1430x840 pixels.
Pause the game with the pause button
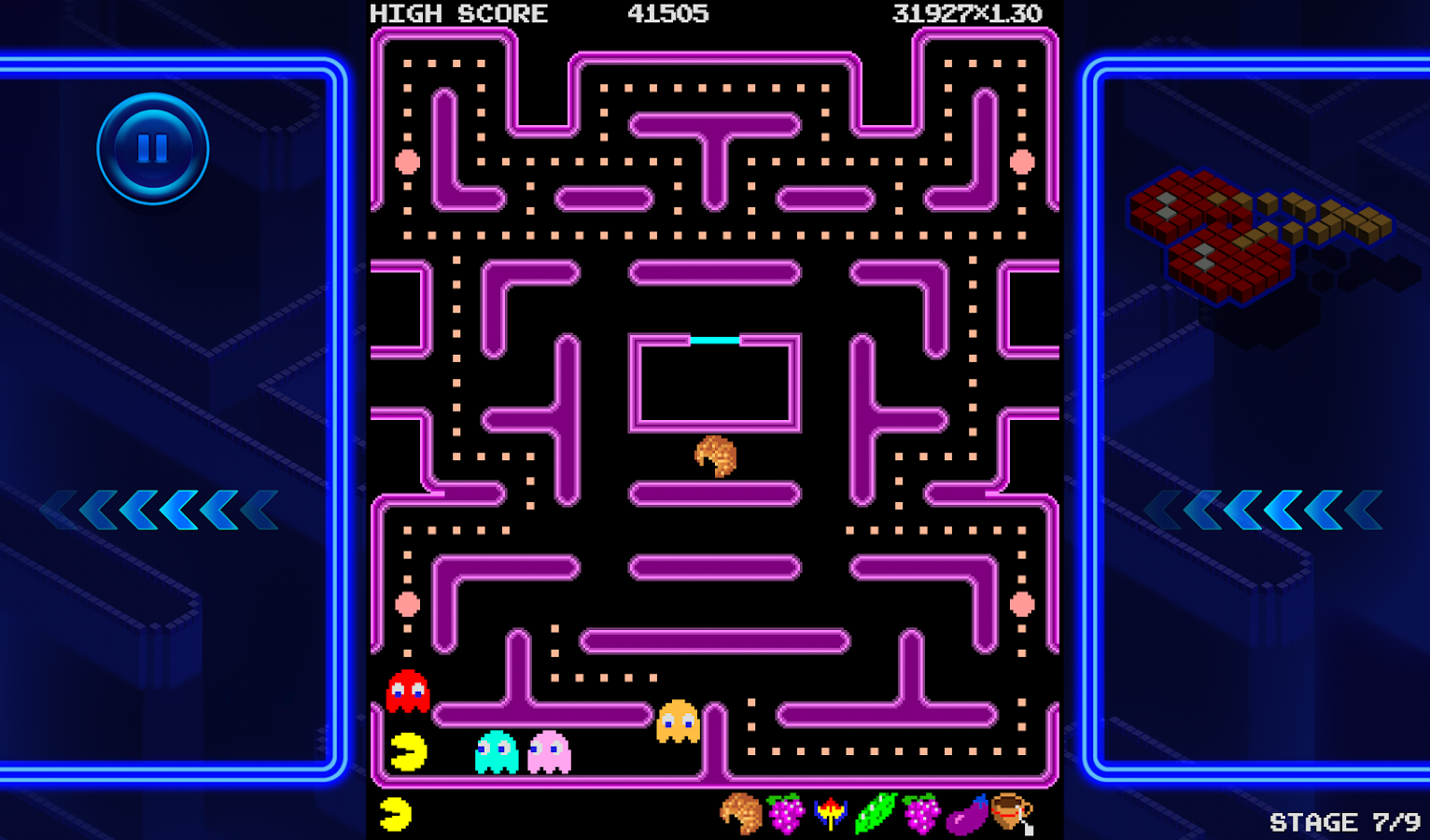(152, 147)
